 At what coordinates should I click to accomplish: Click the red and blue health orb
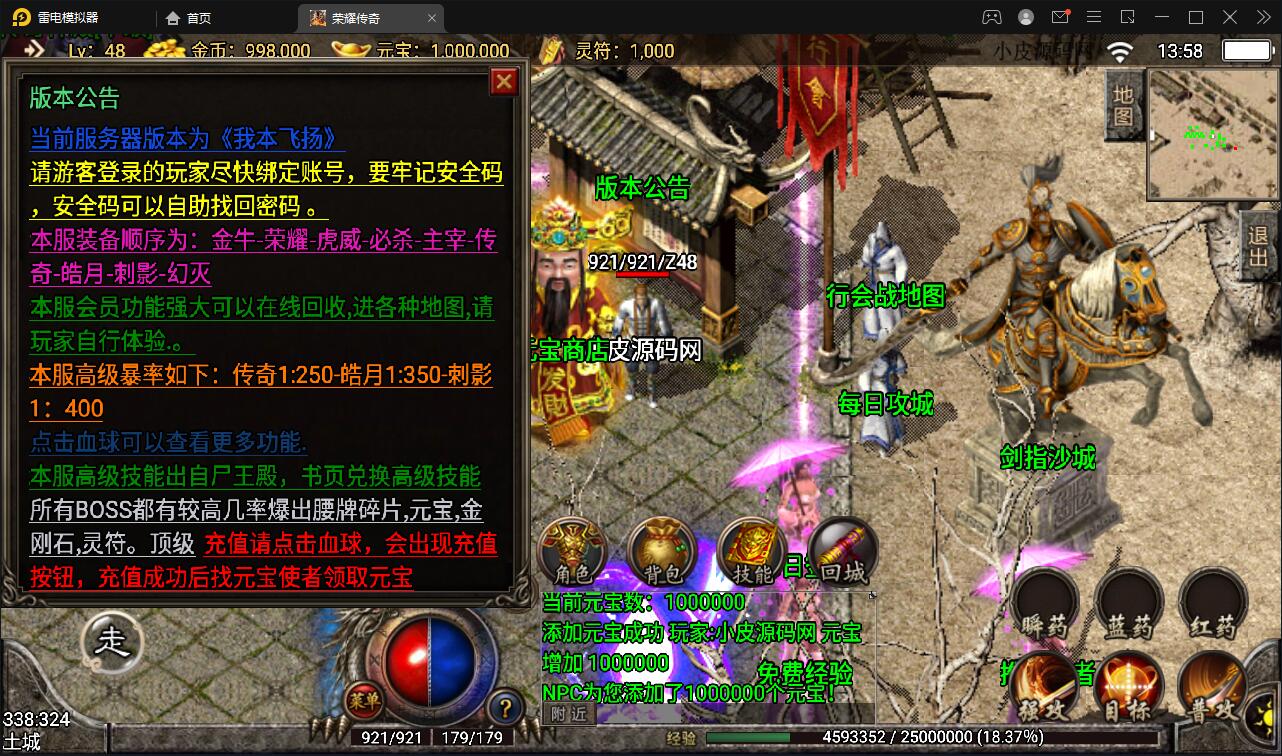click(x=430, y=656)
